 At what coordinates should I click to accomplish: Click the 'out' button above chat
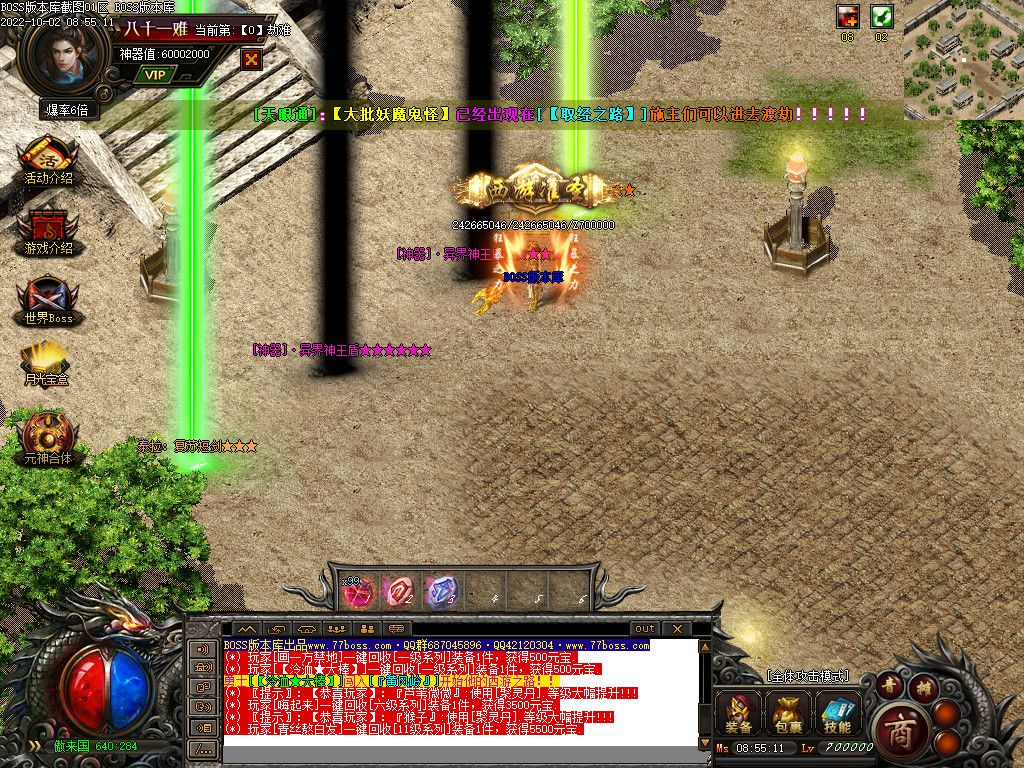point(645,629)
